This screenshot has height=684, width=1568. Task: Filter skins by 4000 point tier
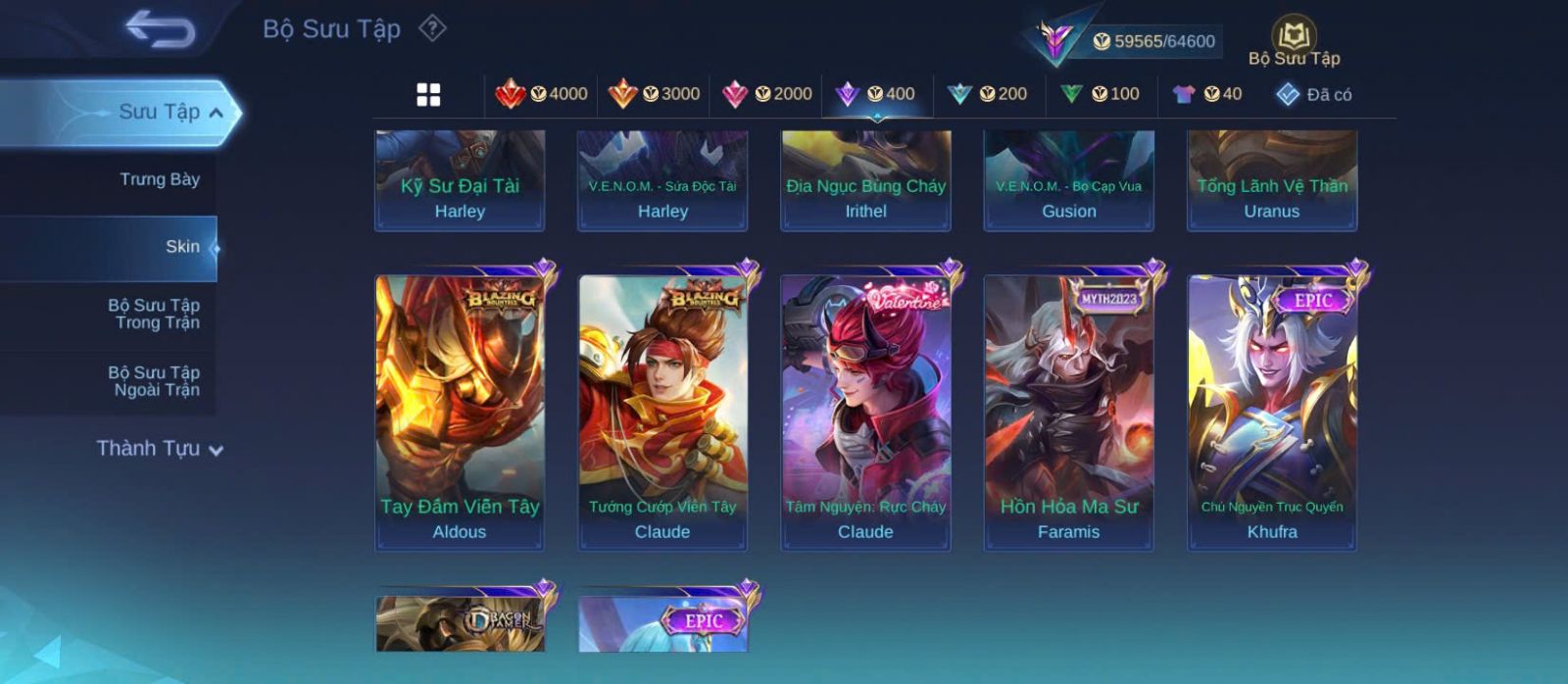[541, 94]
